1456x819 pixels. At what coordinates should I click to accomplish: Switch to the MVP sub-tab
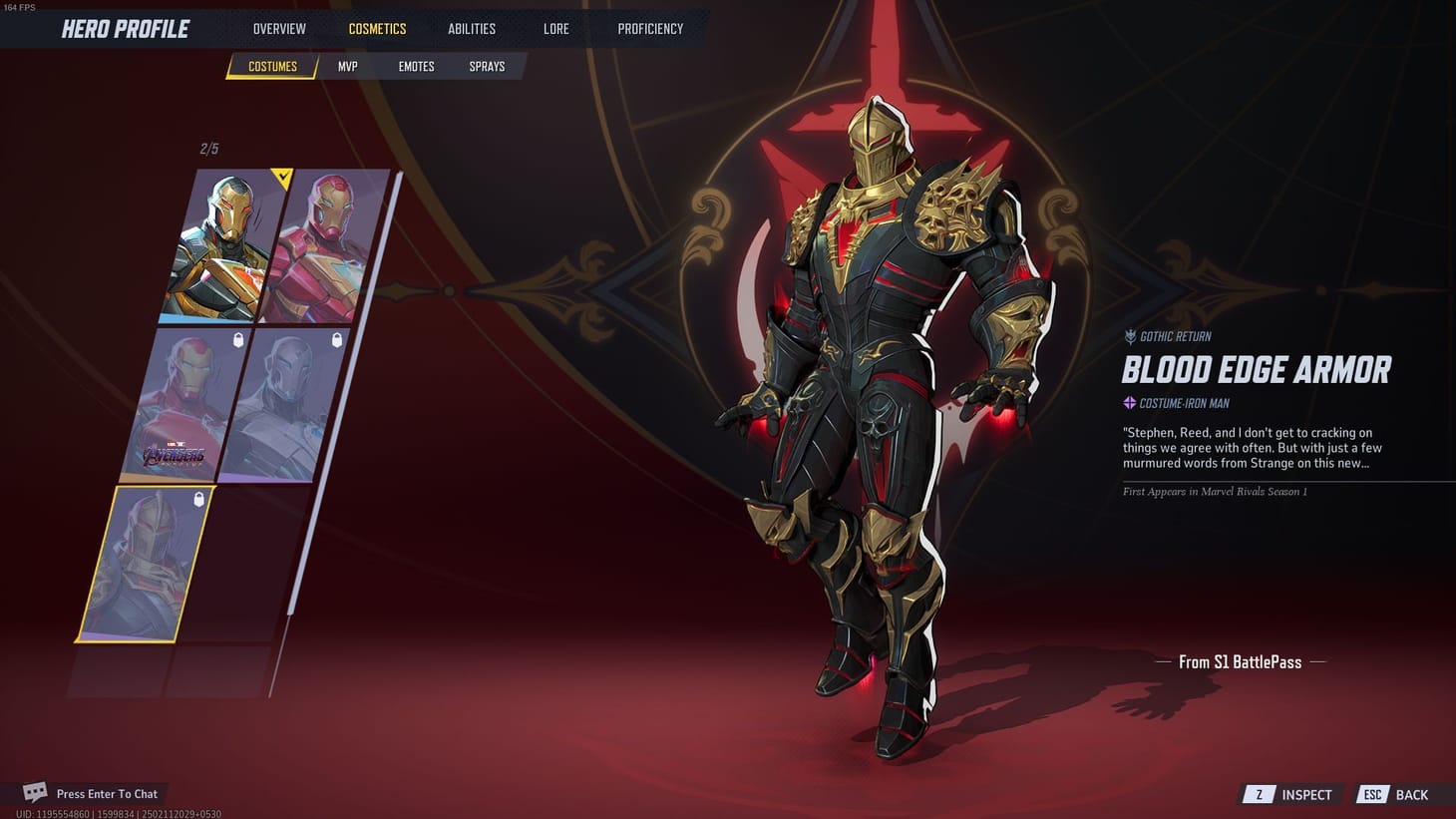[347, 66]
